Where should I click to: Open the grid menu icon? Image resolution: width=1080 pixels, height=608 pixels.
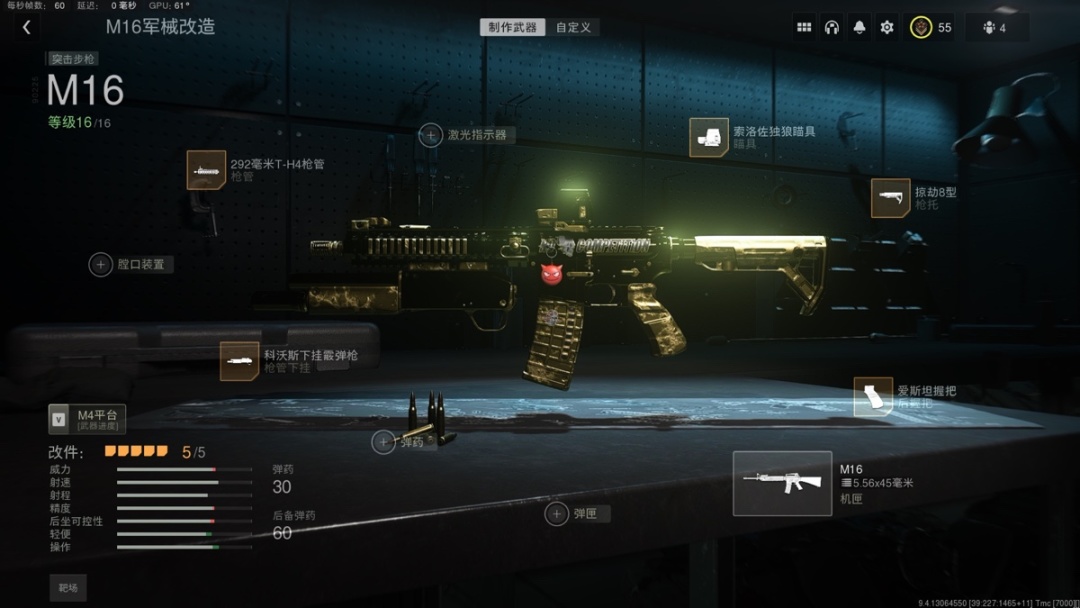coord(804,28)
